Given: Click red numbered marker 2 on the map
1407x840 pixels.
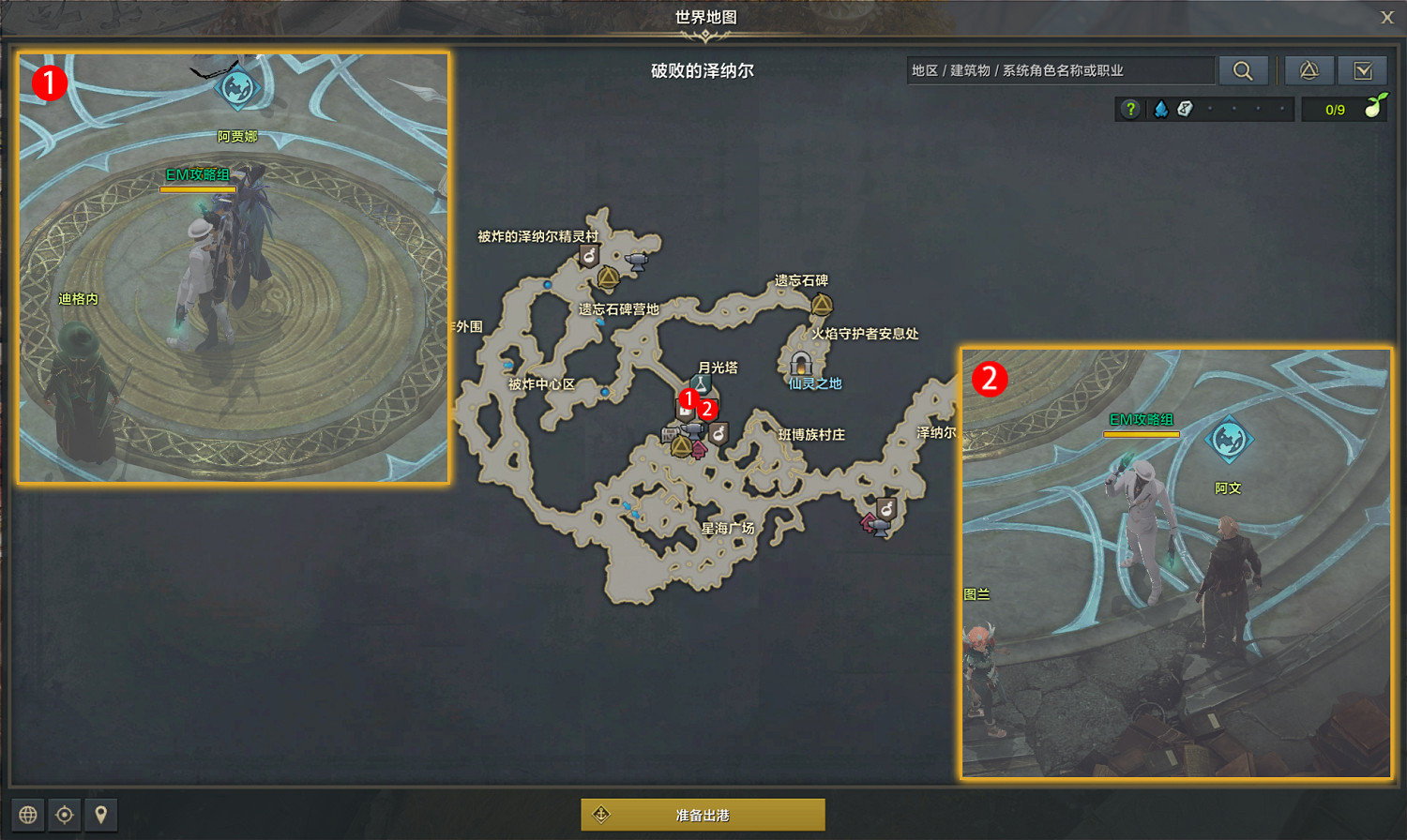Looking at the screenshot, I should pos(707,410).
